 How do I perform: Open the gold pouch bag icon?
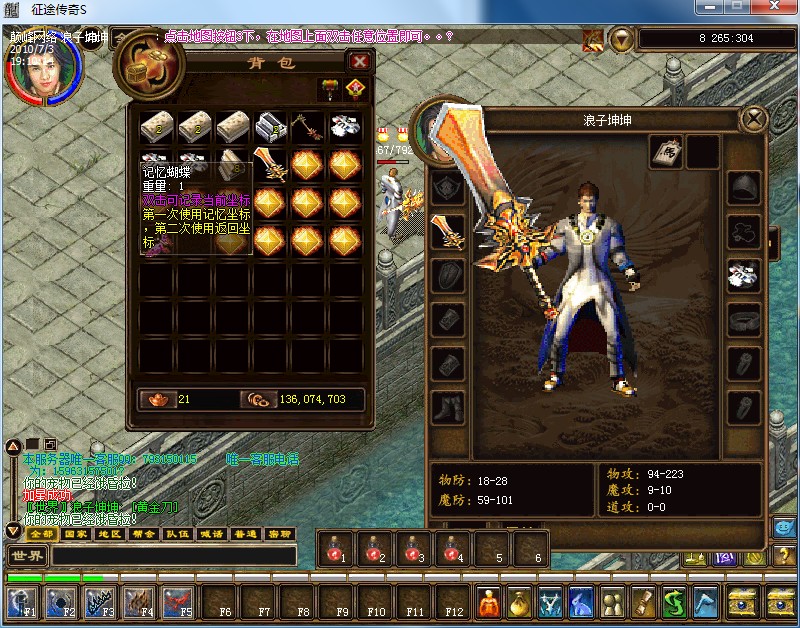[518, 602]
